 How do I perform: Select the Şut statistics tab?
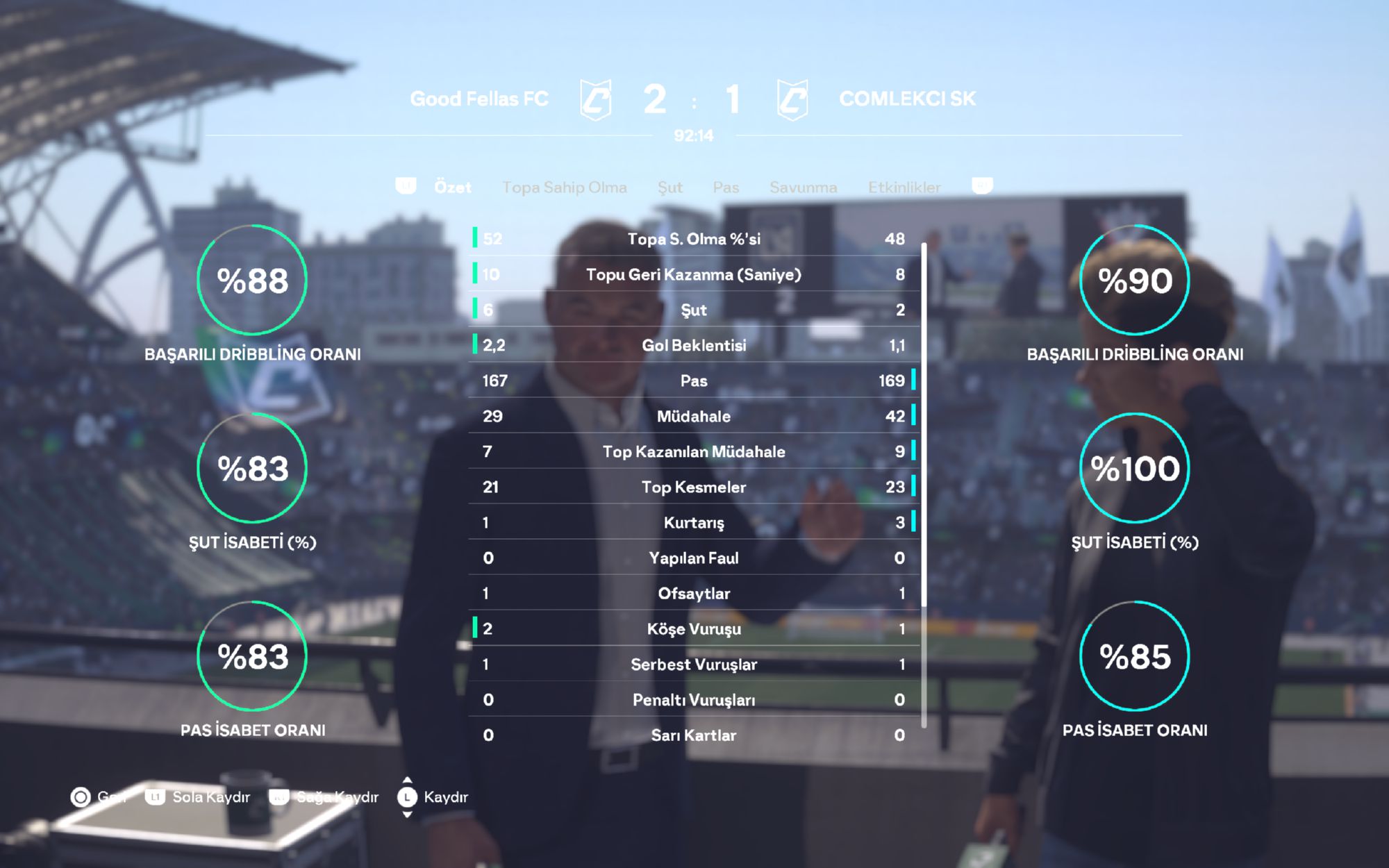(669, 187)
